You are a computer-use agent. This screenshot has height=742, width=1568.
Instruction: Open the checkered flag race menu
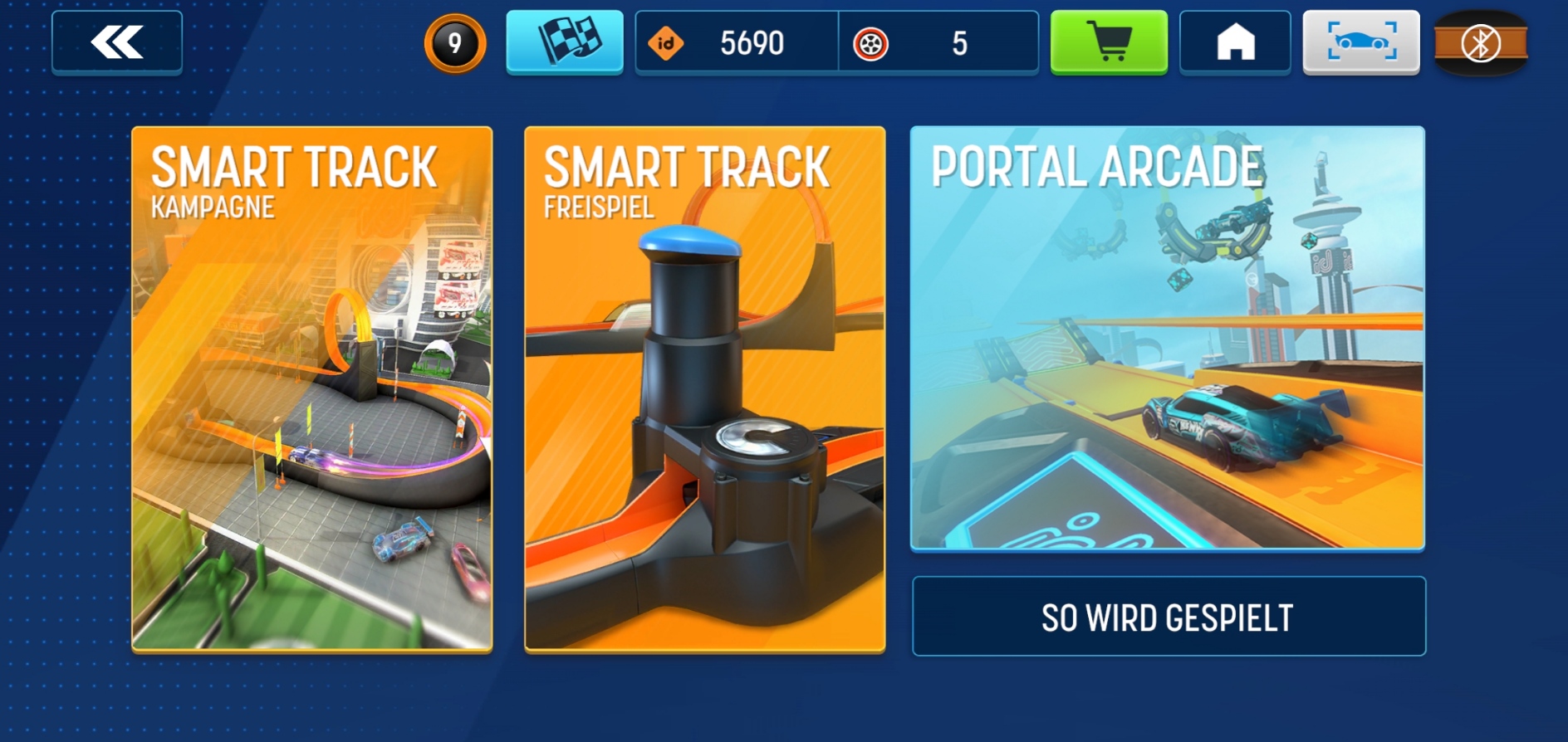(x=565, y=41)
